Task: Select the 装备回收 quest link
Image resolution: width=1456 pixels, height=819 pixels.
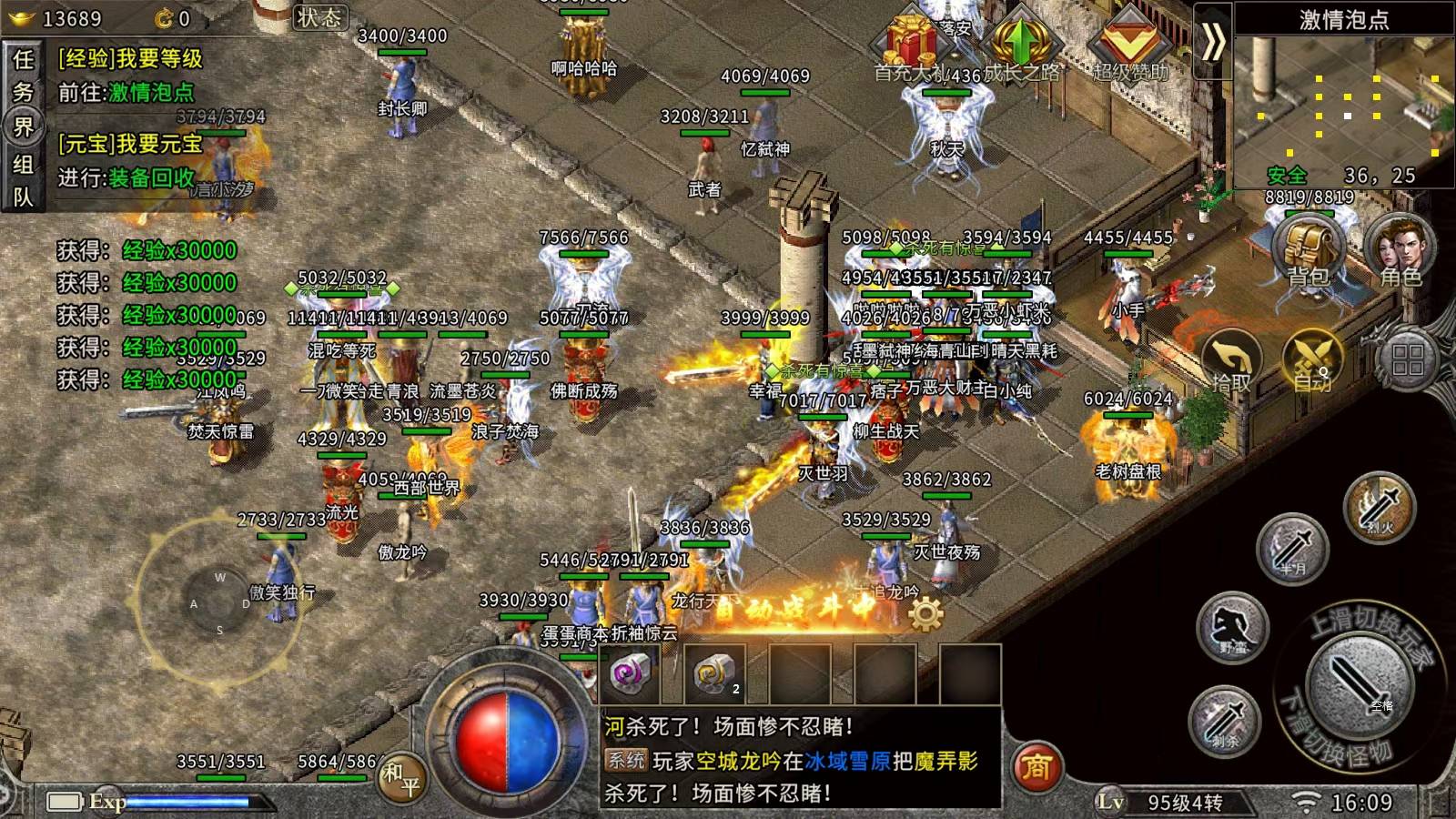Action: point(150,177)
